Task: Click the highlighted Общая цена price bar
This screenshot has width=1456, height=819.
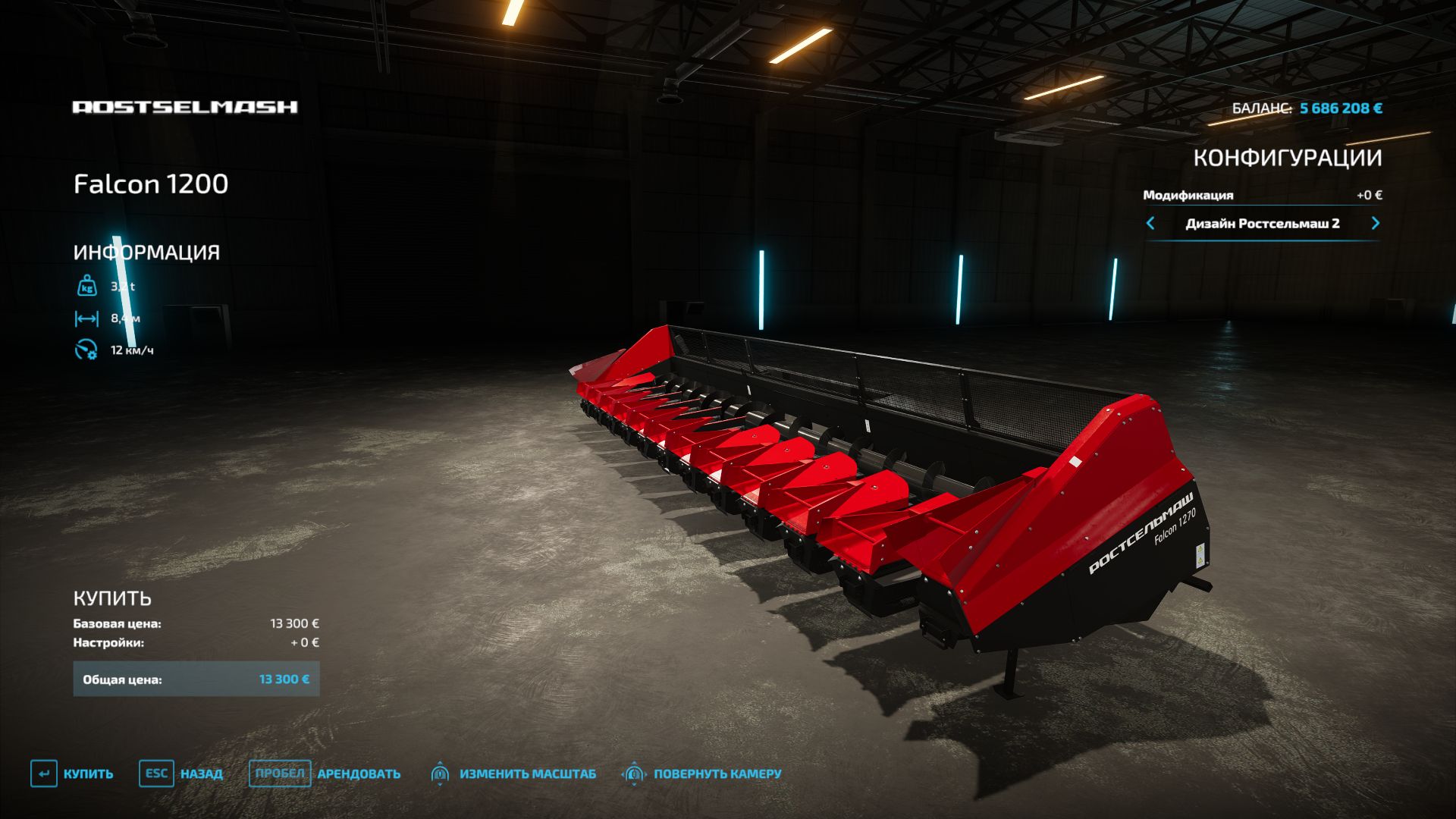Action: click(195, 679)
